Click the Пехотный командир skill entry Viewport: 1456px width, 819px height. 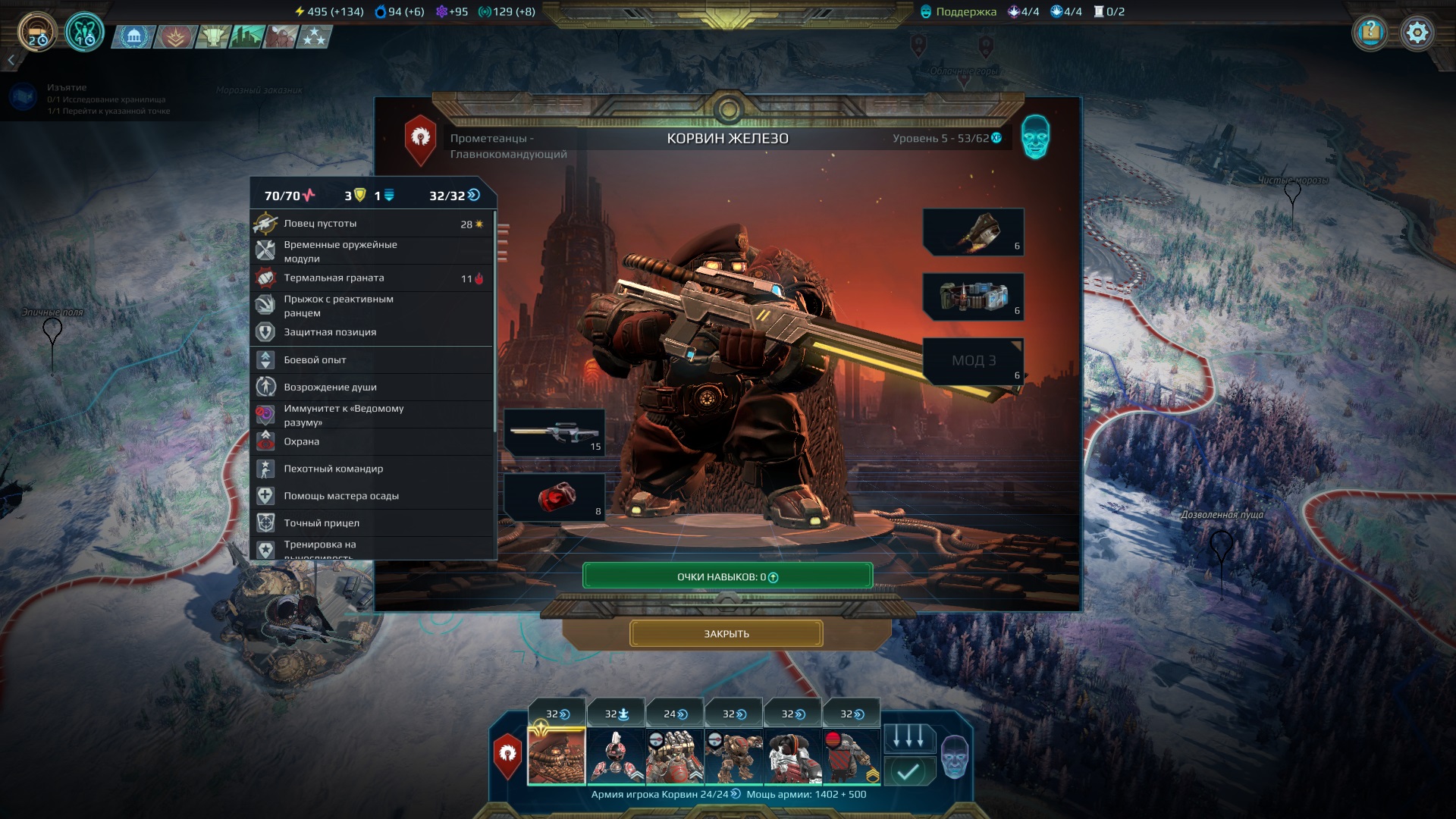coord(372,469)
